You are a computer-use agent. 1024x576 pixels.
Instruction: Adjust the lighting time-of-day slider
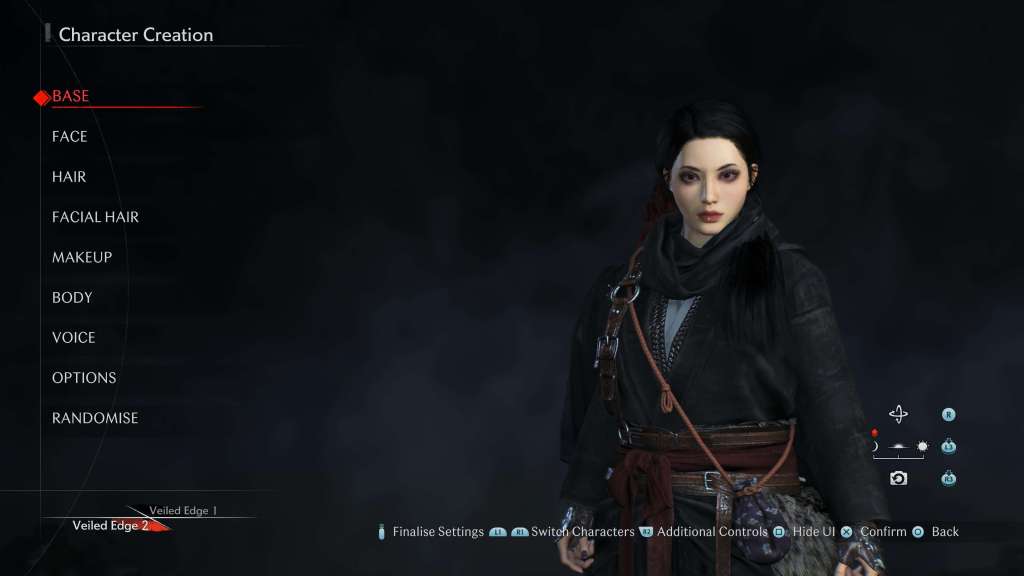point(898,447)
